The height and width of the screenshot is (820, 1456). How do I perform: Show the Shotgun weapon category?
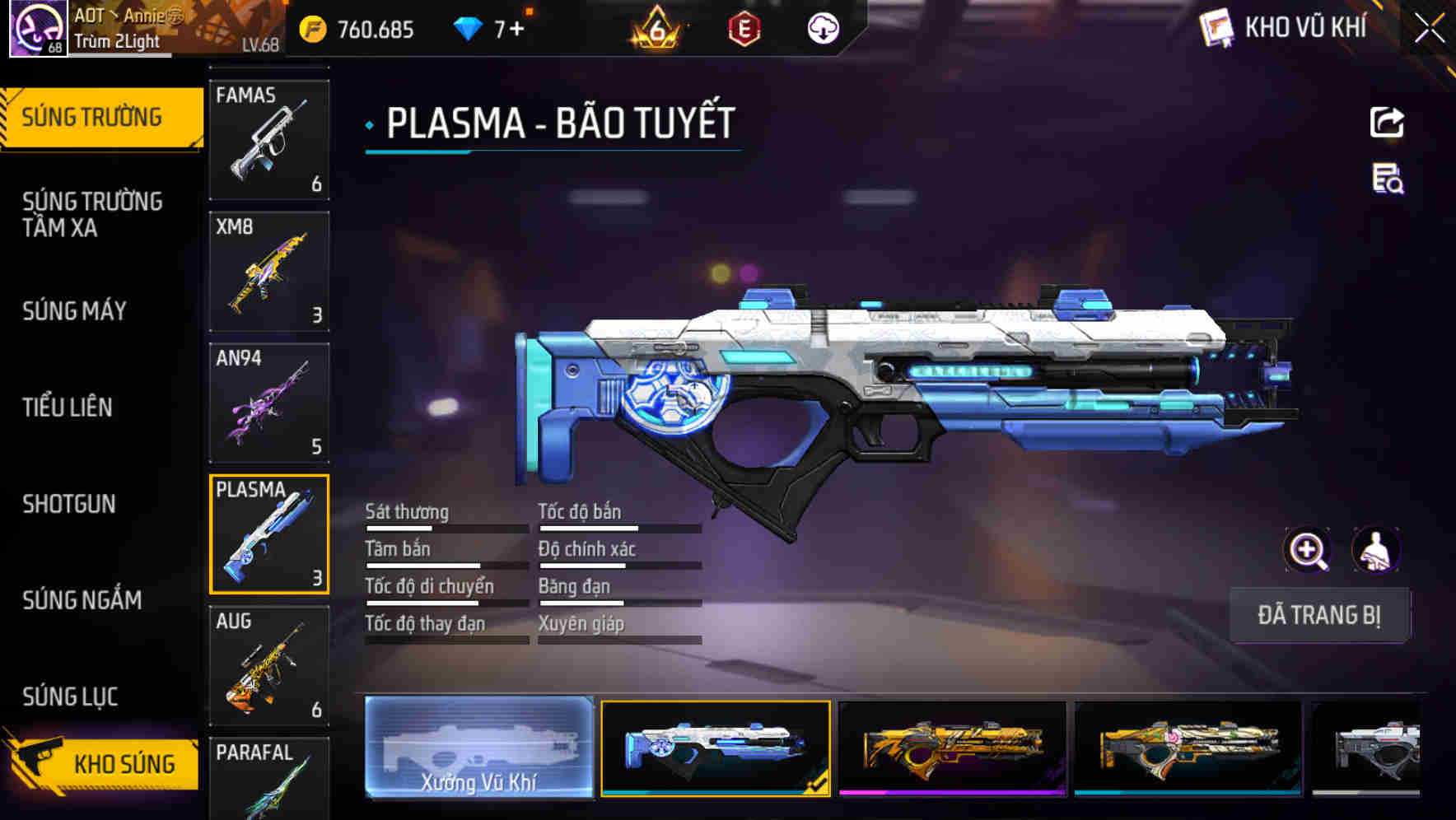click(69, 504)
